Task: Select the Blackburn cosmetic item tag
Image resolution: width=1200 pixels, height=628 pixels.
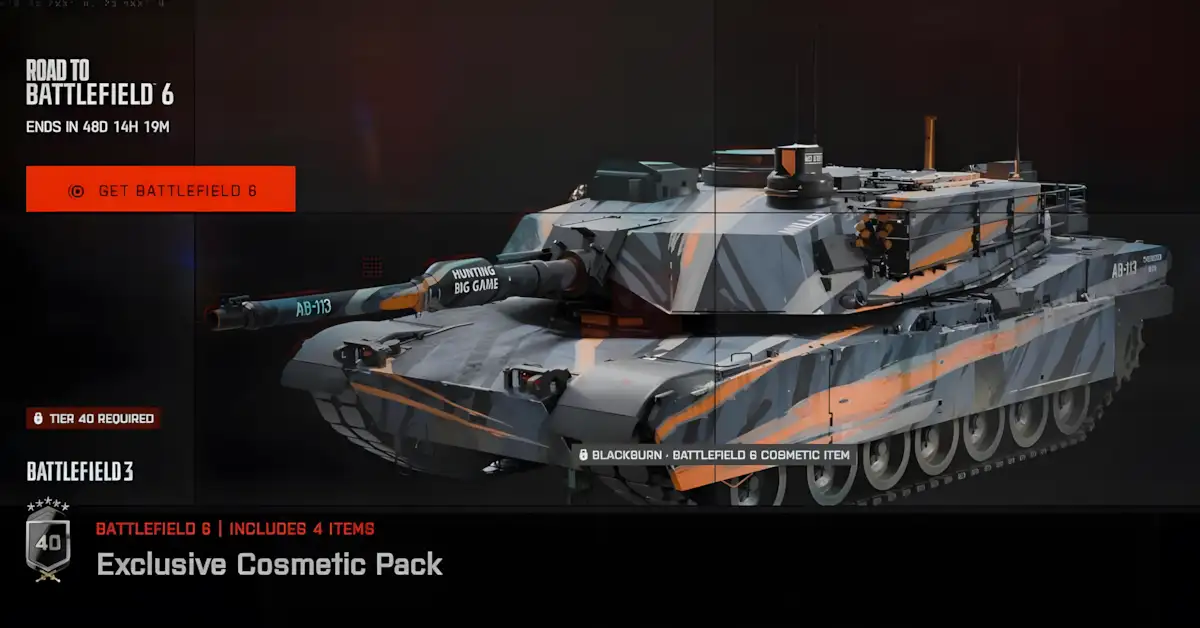Action: coord(713,455)
